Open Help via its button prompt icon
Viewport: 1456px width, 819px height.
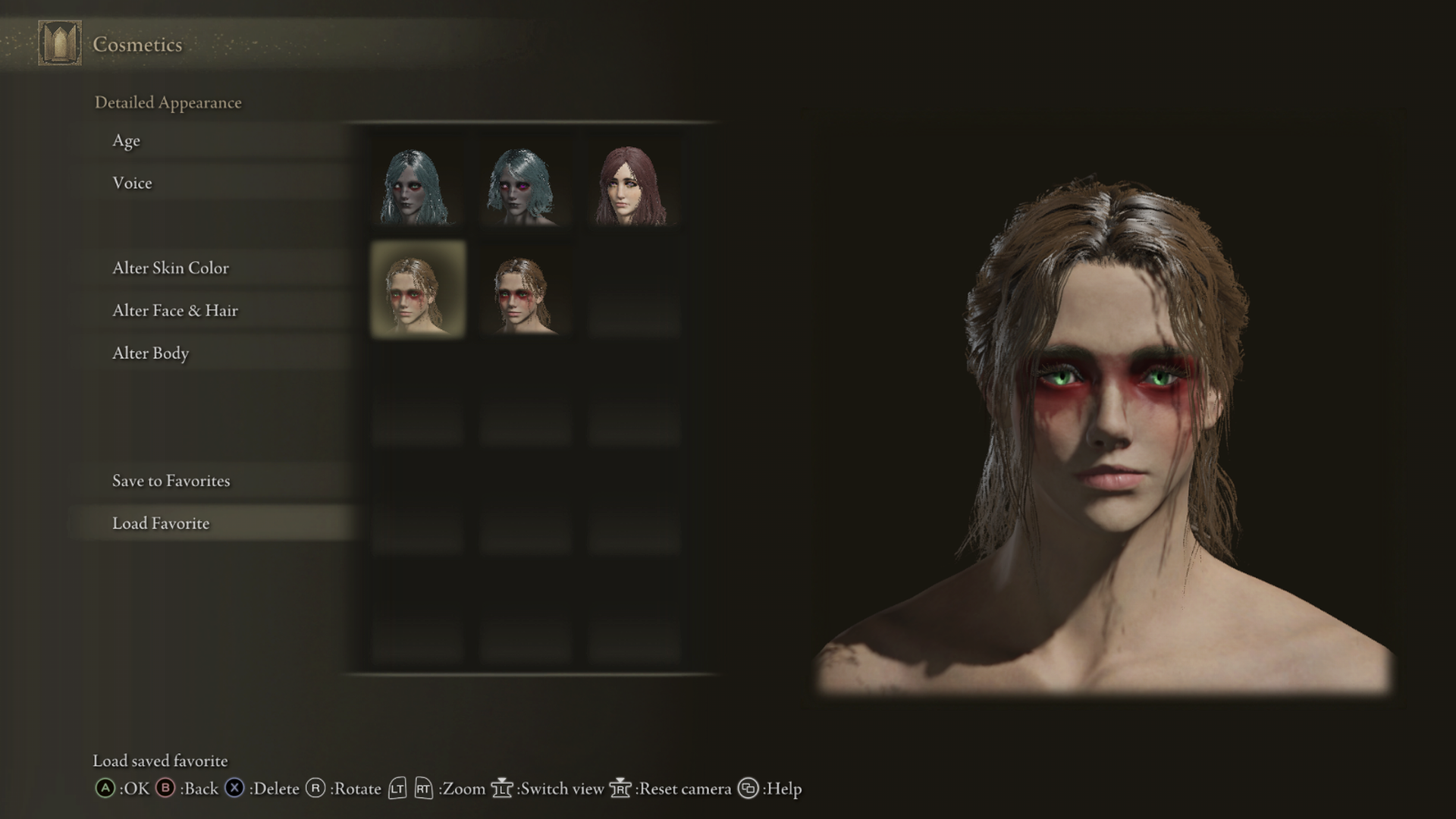point(747,789)
